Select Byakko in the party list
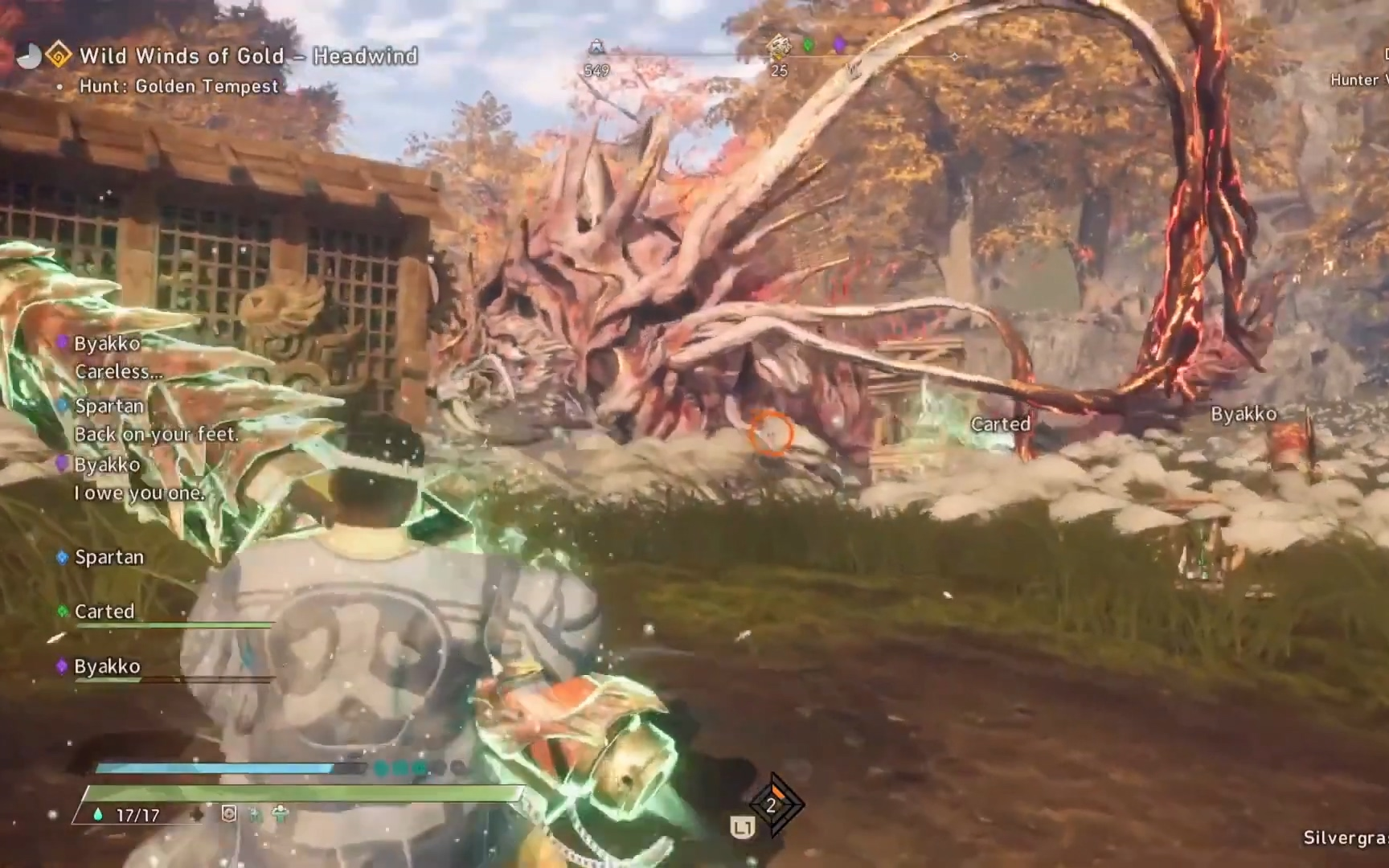 [x=107, y=666]
